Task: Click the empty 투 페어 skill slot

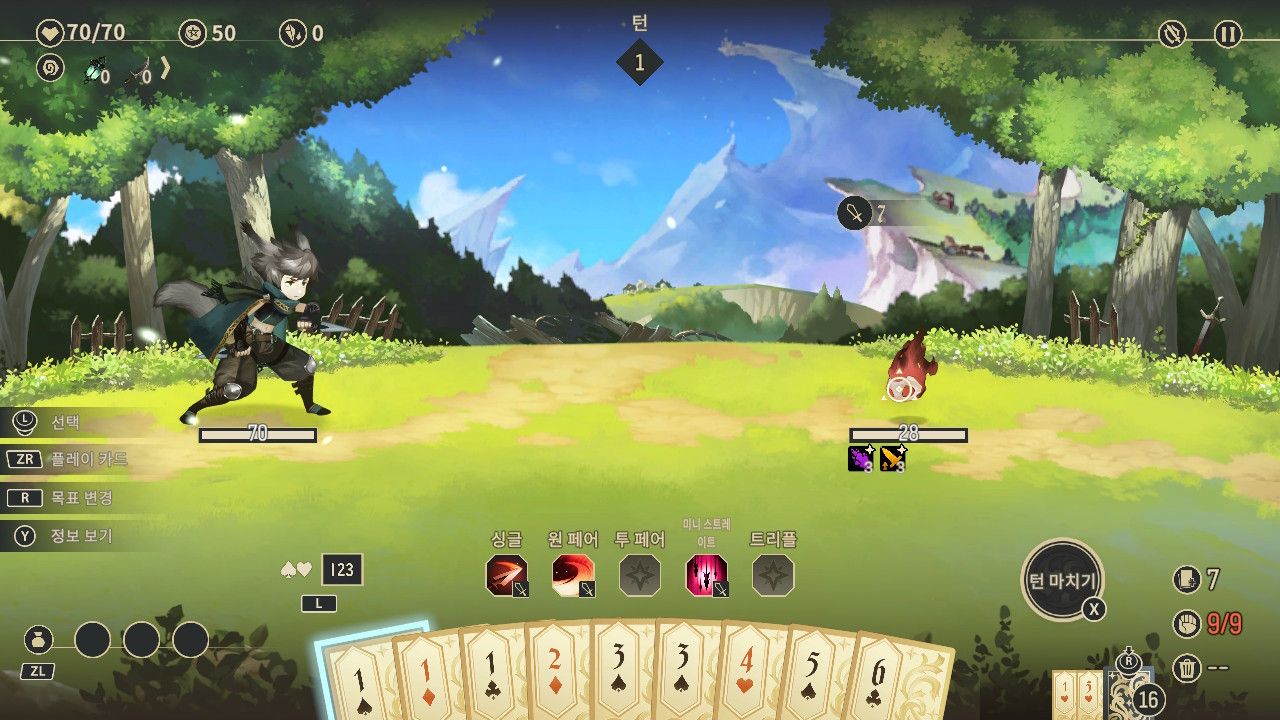Action: 639,576
